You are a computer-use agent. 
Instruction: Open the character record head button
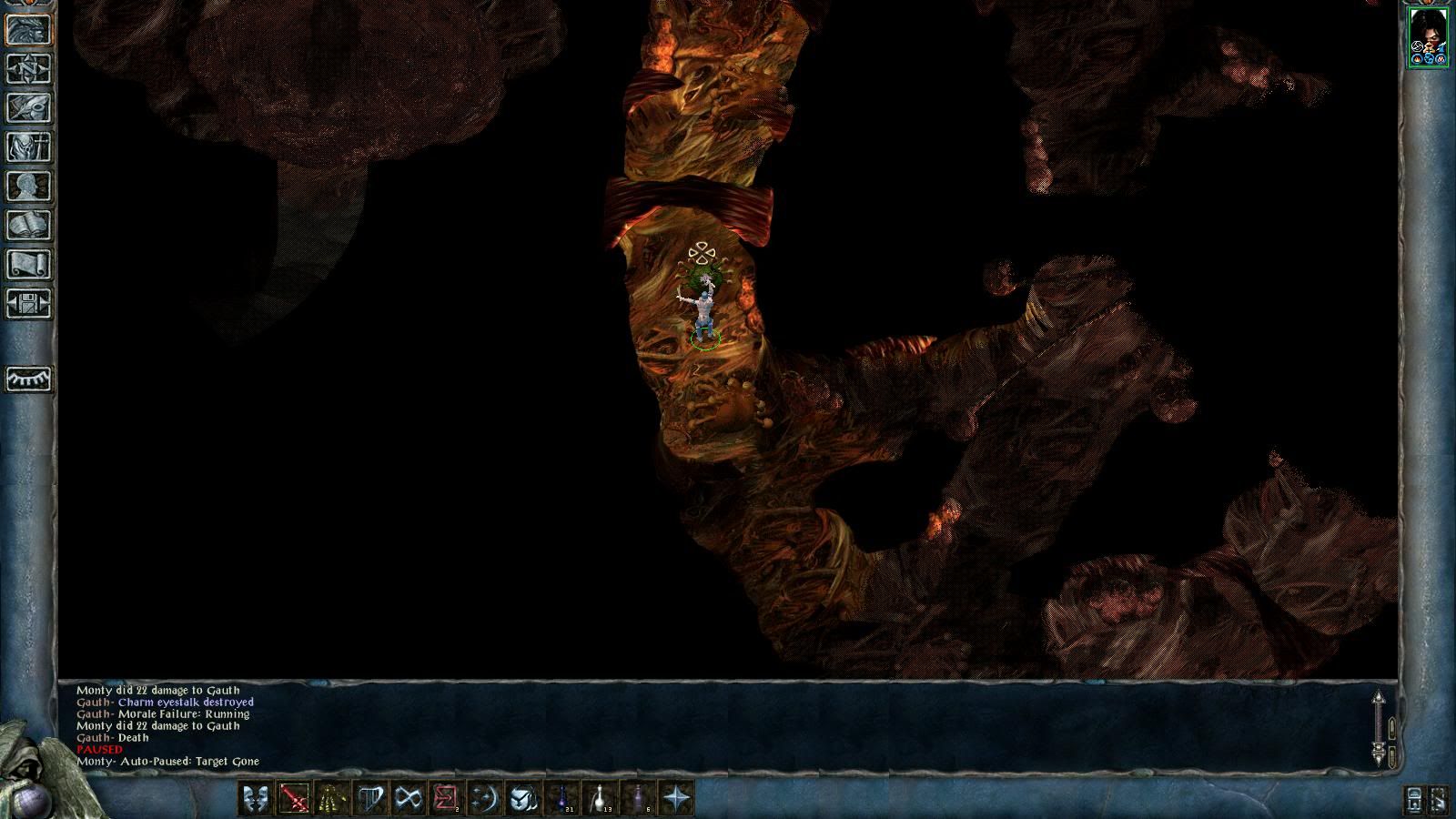click(x=29, y=187)
